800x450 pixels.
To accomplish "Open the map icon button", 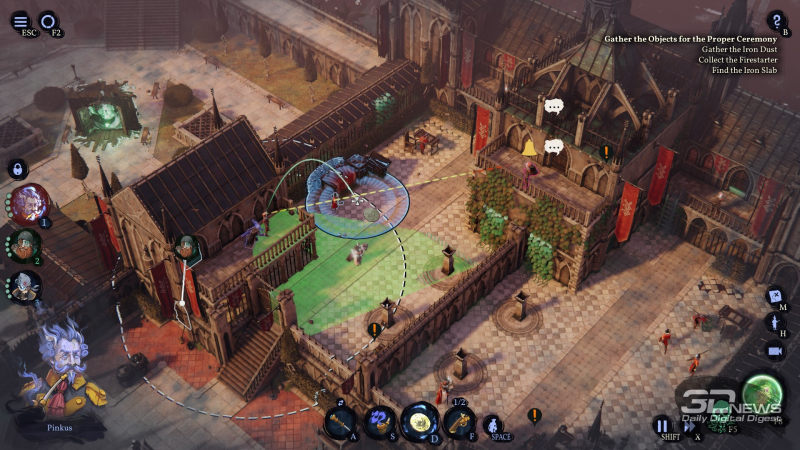I will 775,296.
